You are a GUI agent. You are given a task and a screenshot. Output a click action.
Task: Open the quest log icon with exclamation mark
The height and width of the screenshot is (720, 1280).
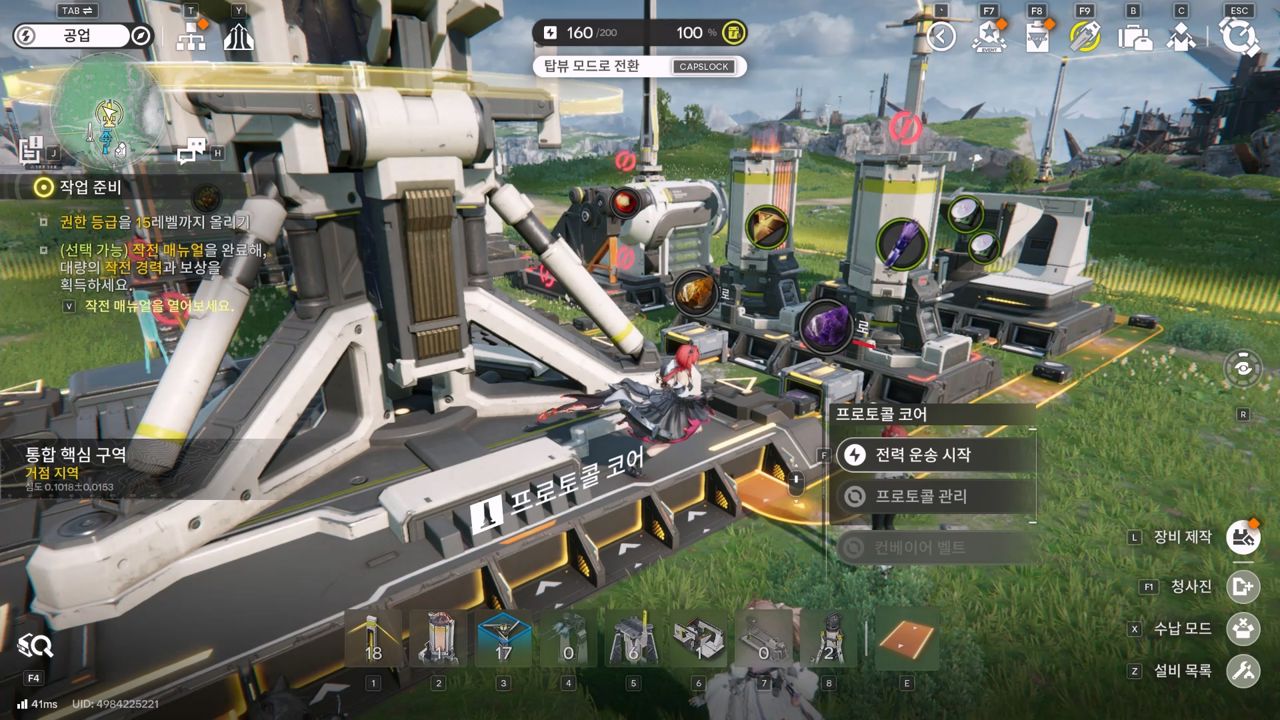[x=31, y=150]
